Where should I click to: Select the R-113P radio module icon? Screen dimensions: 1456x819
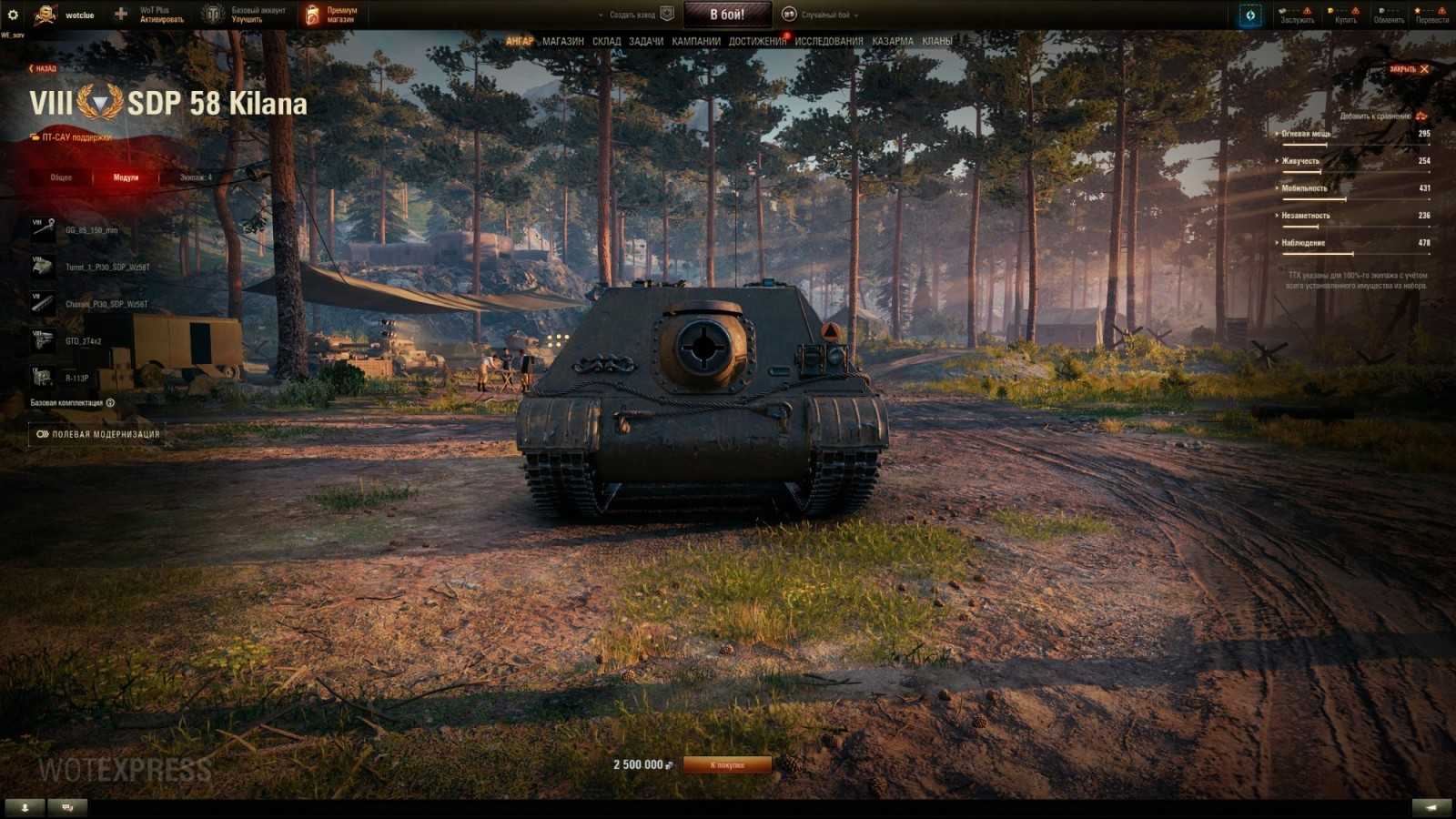click(x=41, y=376)
